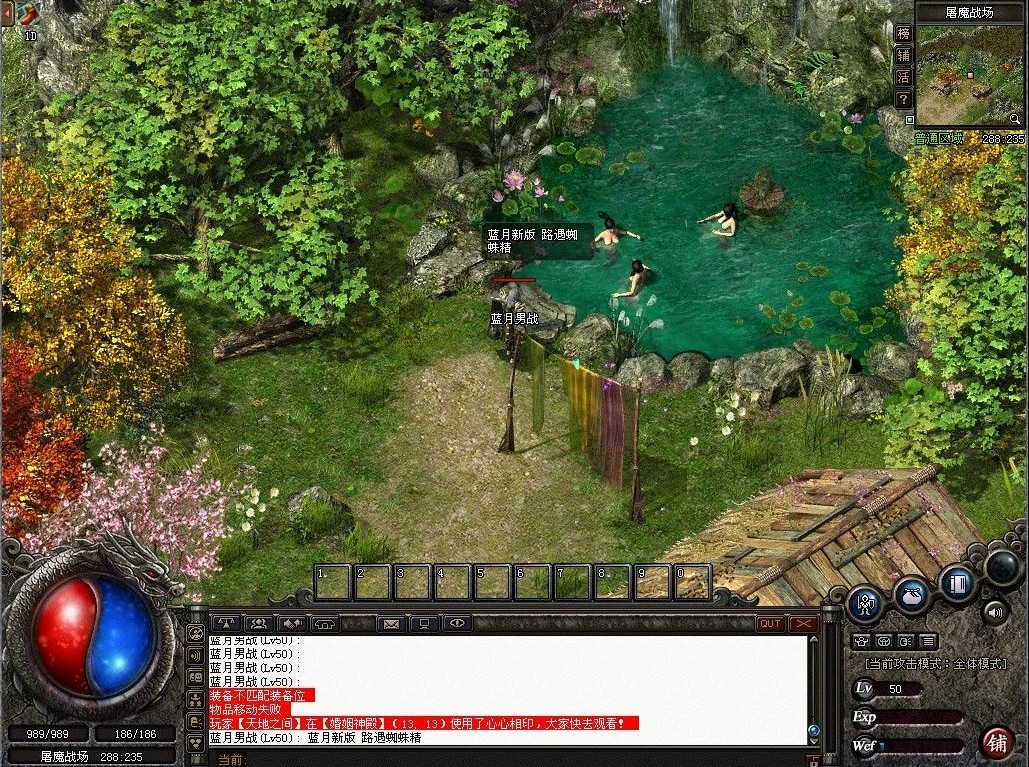The width and height of the screenshot is (1029, 767).
Task: Click the minimap magnifier zoom icon
Action: [x=1014, y=119]
